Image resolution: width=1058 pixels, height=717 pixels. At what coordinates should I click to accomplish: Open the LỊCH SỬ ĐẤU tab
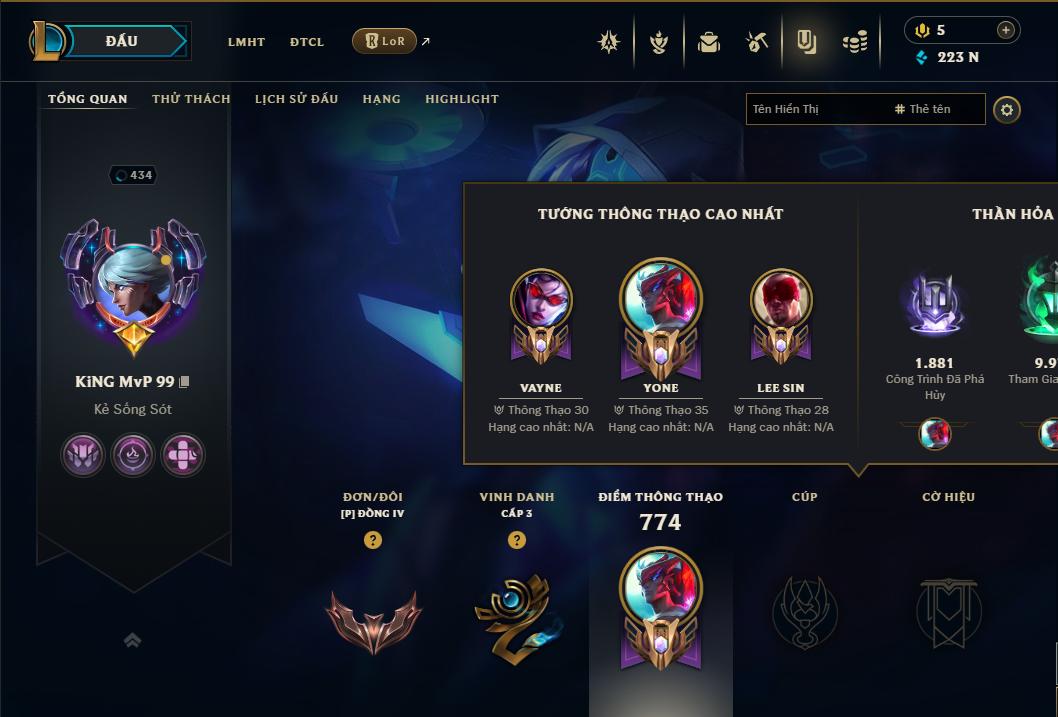[296, 99]
